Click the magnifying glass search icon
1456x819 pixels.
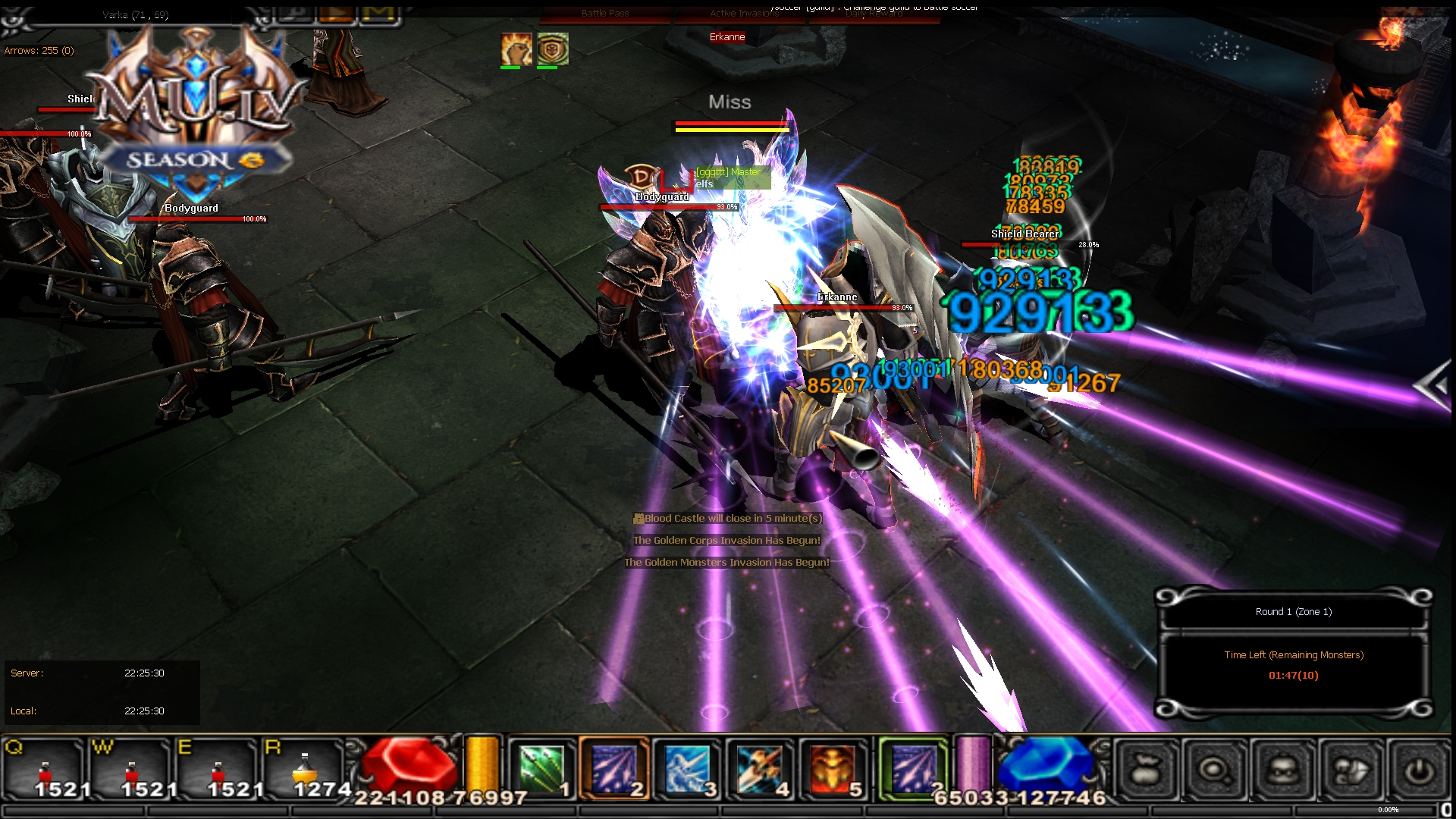(x=1213, y=770)
